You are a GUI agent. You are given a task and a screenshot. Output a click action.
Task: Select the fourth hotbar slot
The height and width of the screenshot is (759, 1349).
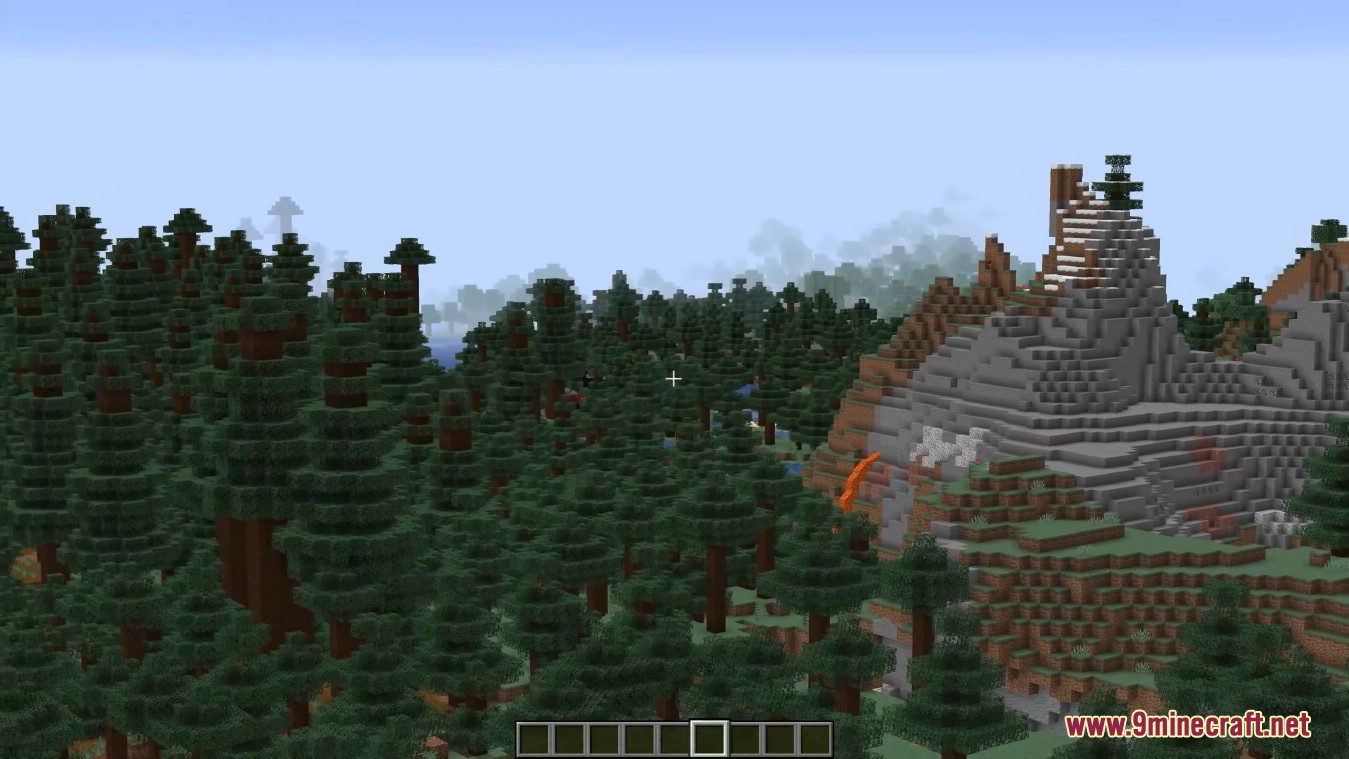pyautogui.click(x=639, y=738)
